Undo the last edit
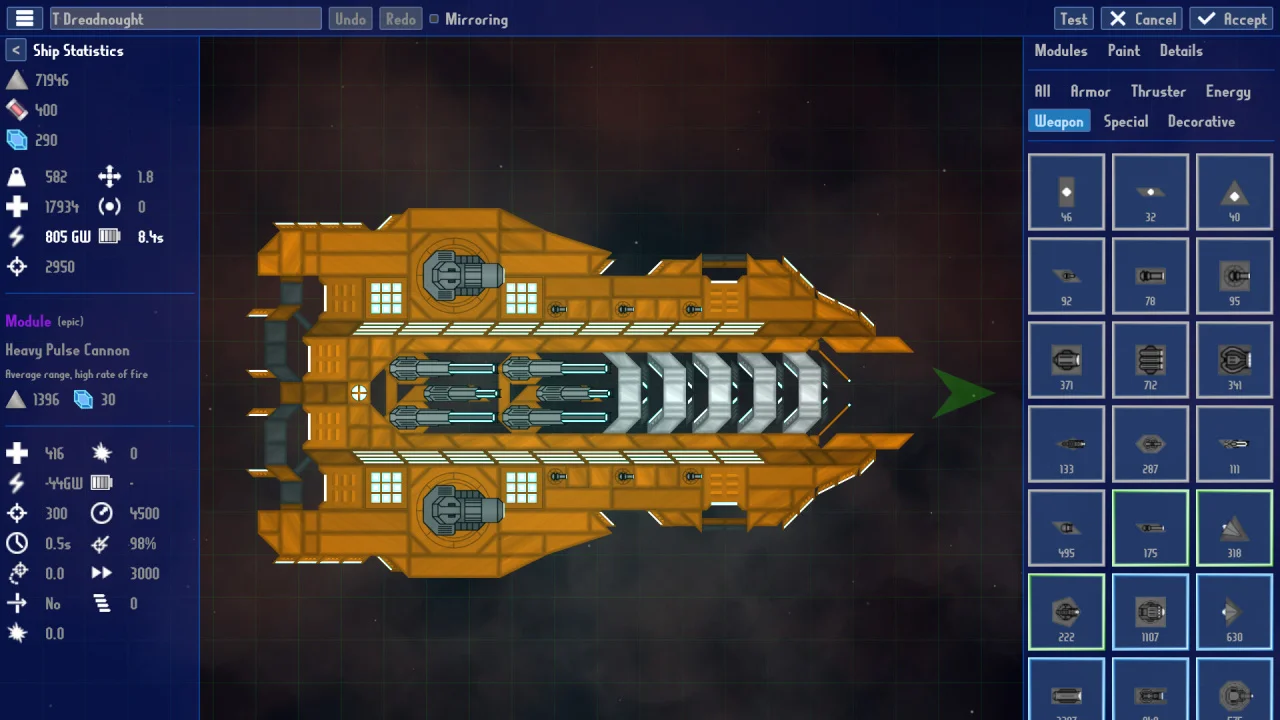Viewport: 1280px width, 720px height. [x=350, y=19]
